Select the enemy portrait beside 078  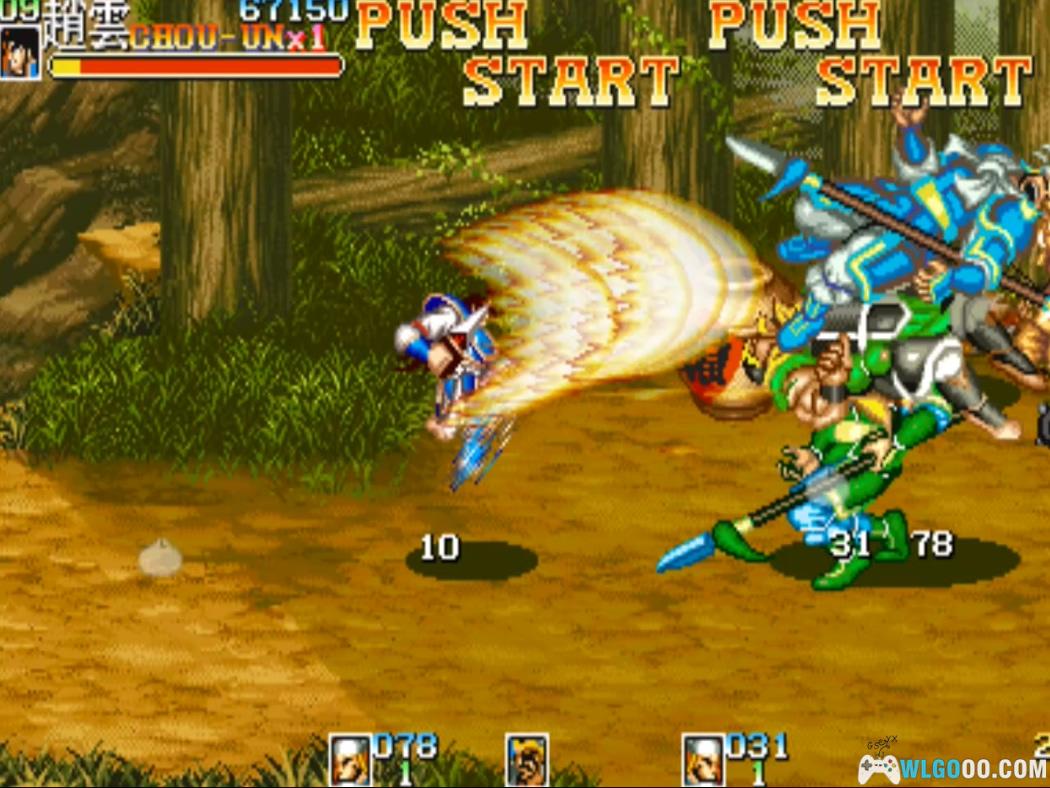tap(350, 760)
